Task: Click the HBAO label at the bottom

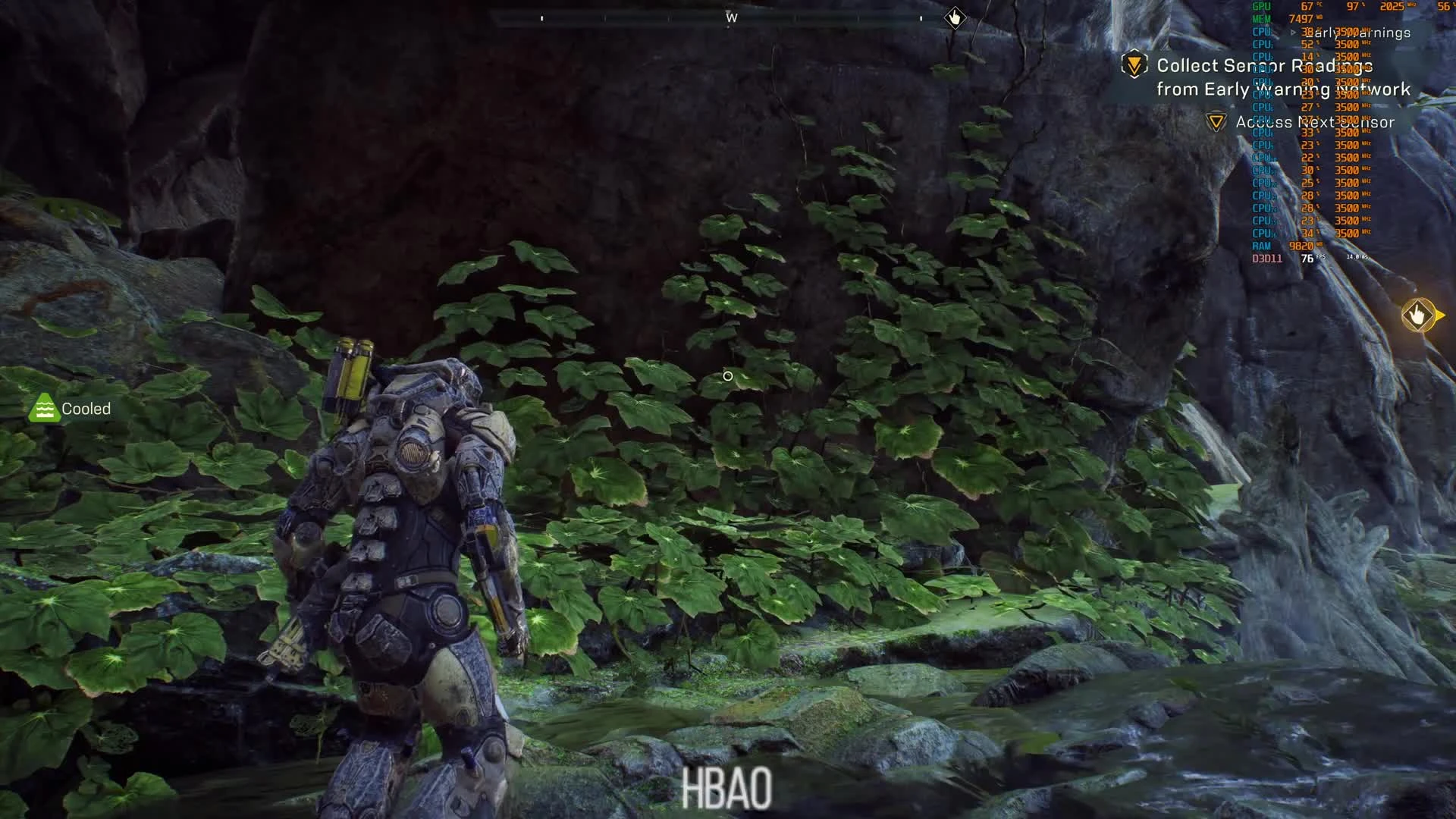Action: 727,787
